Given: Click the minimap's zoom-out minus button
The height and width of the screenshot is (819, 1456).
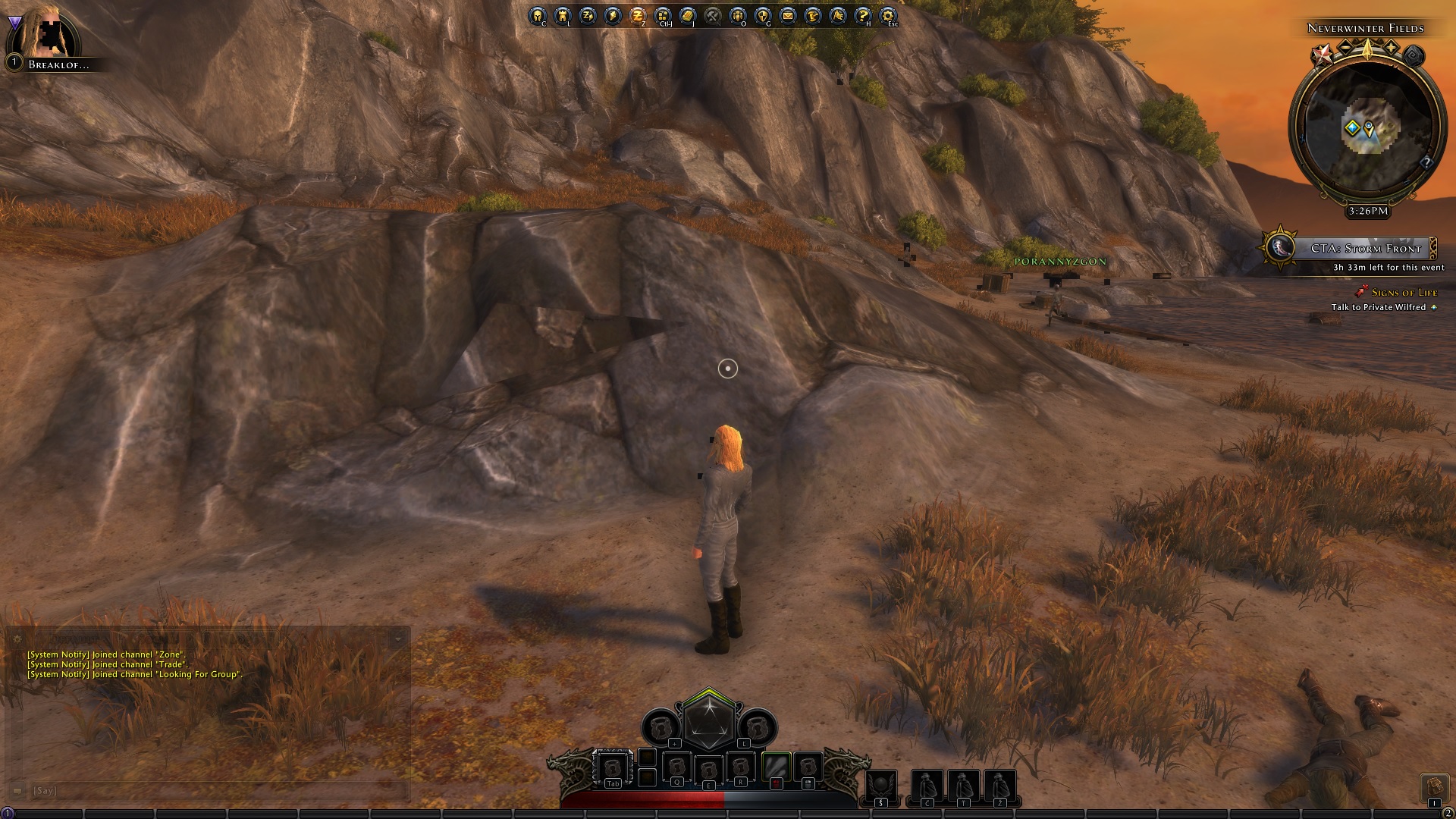Looking at the screenshot, I should (x=1345, y=49).
